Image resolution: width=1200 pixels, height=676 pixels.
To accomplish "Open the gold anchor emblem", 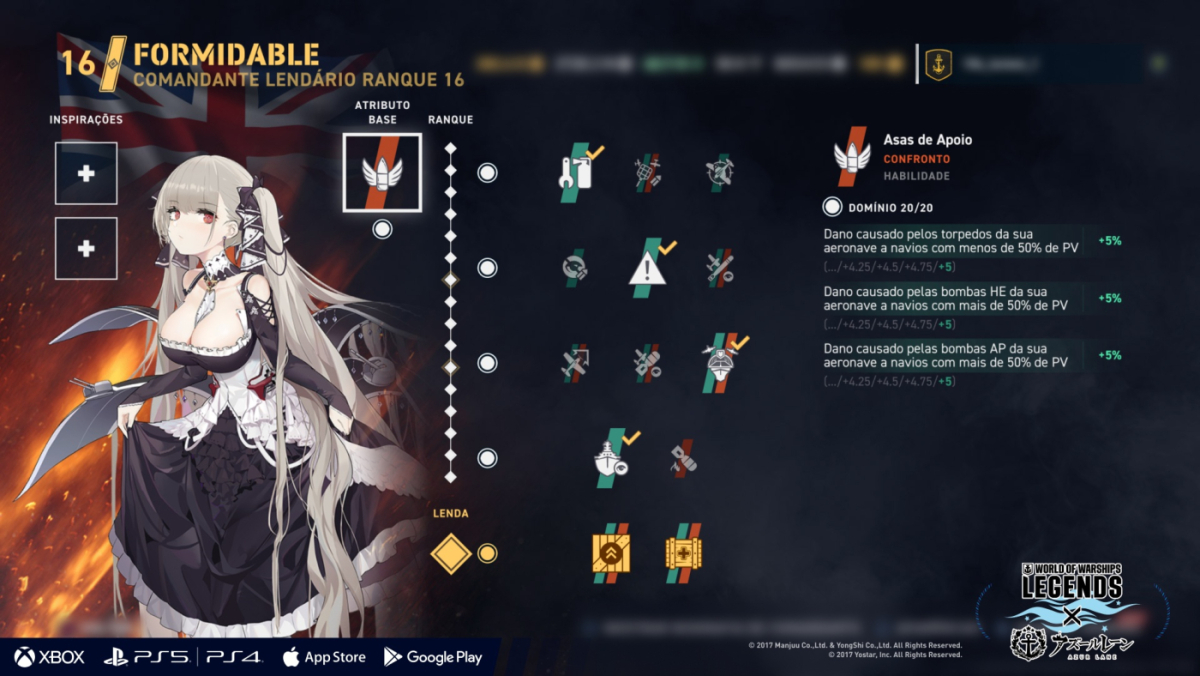I will tap(938, 64).
